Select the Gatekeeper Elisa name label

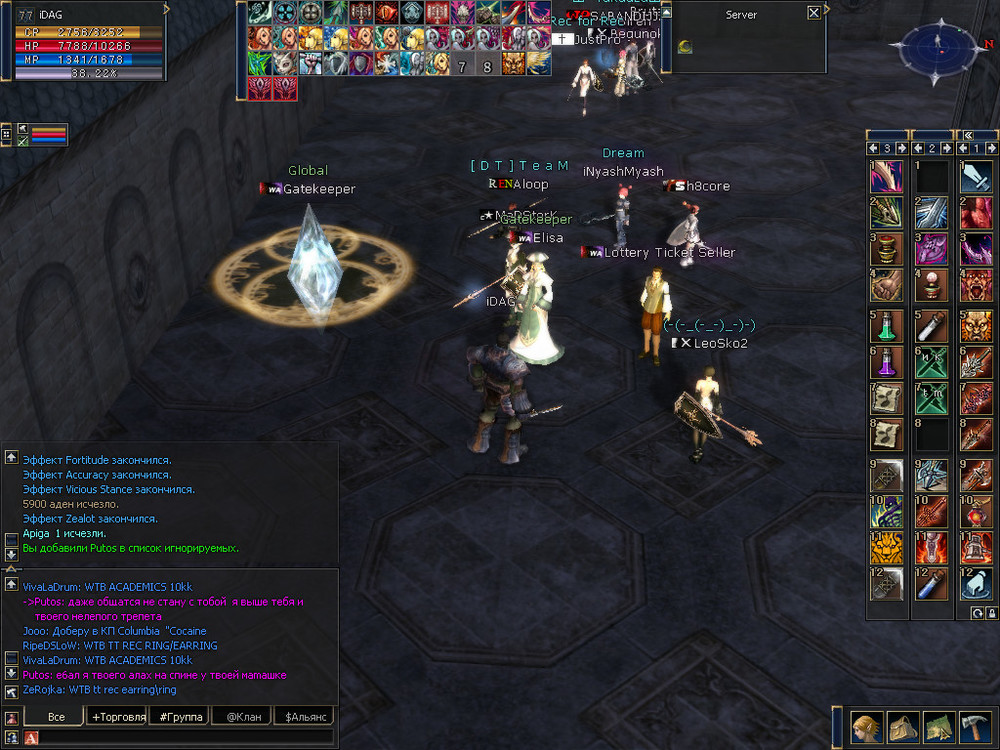pos(541,238)
